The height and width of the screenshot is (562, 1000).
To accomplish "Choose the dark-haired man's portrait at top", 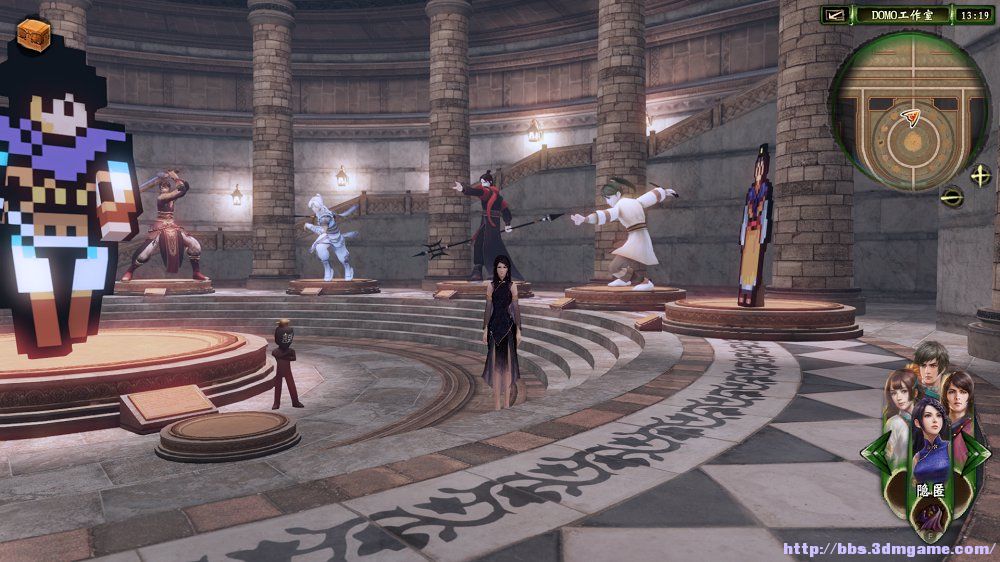I will [x=930, y=366].
